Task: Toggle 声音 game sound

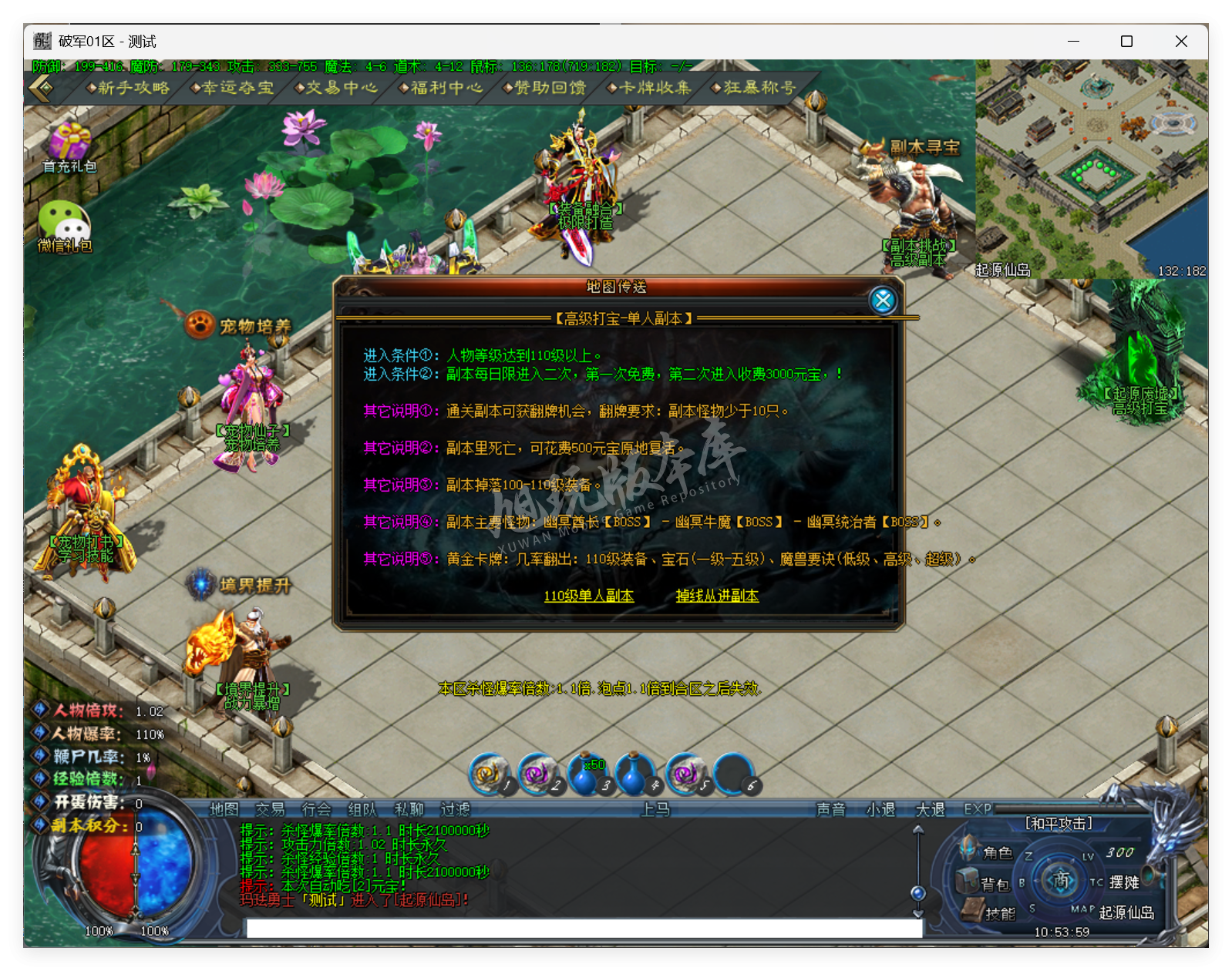Action: pyautogui.click(x=830, y=810)
